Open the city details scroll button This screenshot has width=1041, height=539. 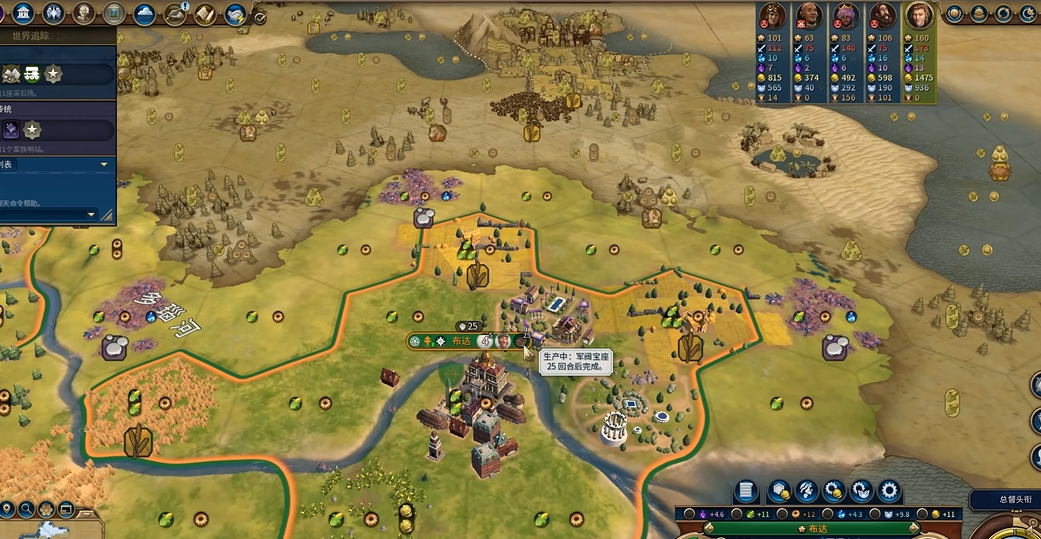[x=745, y=491]
